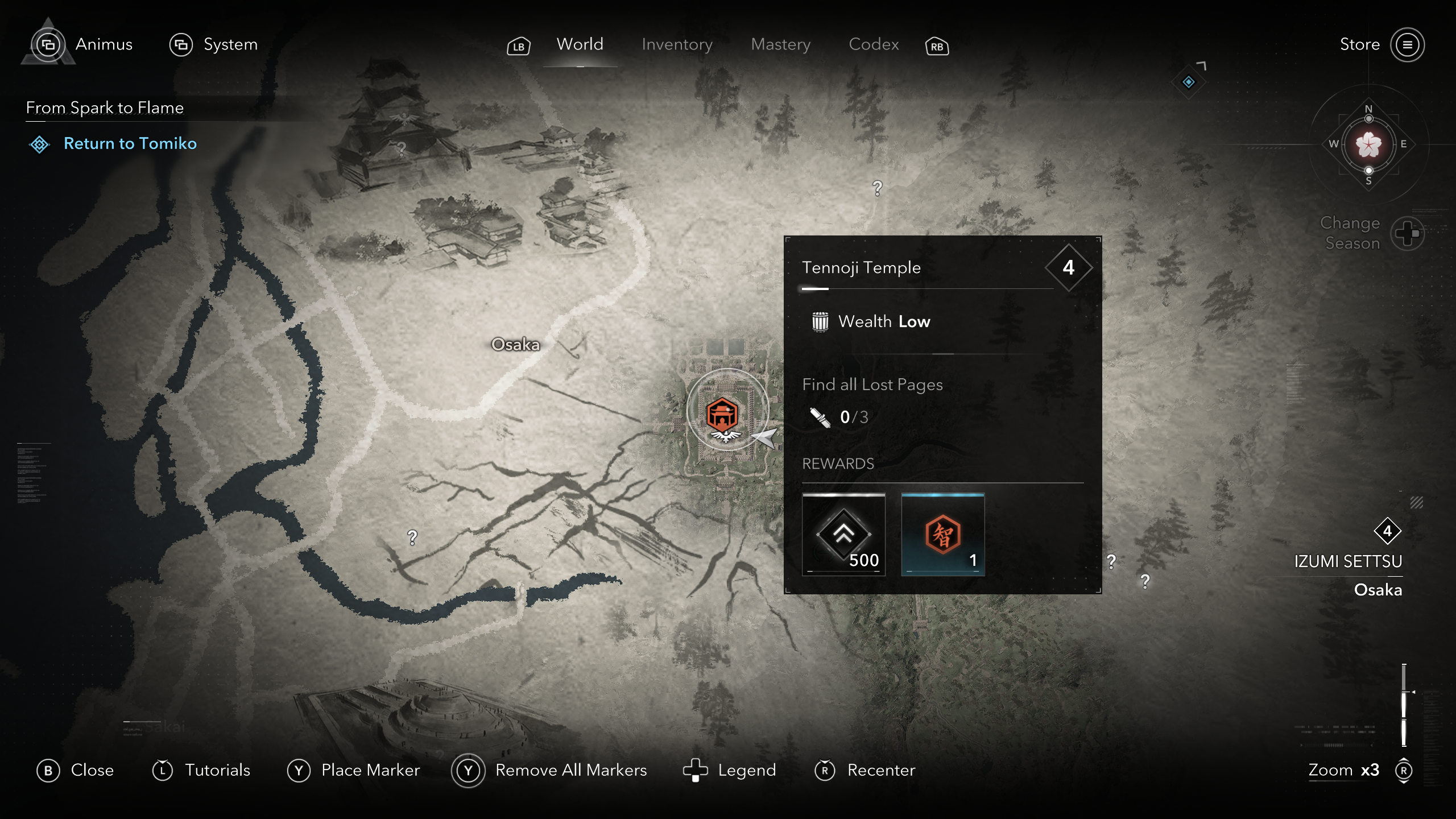Switch to the Inventory tab

[677, 44]
